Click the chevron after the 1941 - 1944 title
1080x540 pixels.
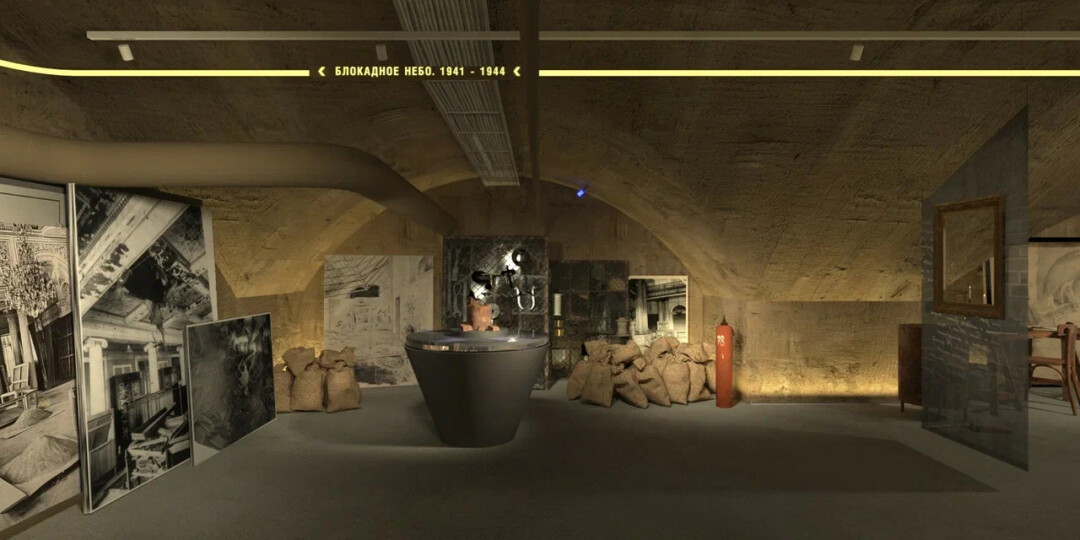coord(516,72)
